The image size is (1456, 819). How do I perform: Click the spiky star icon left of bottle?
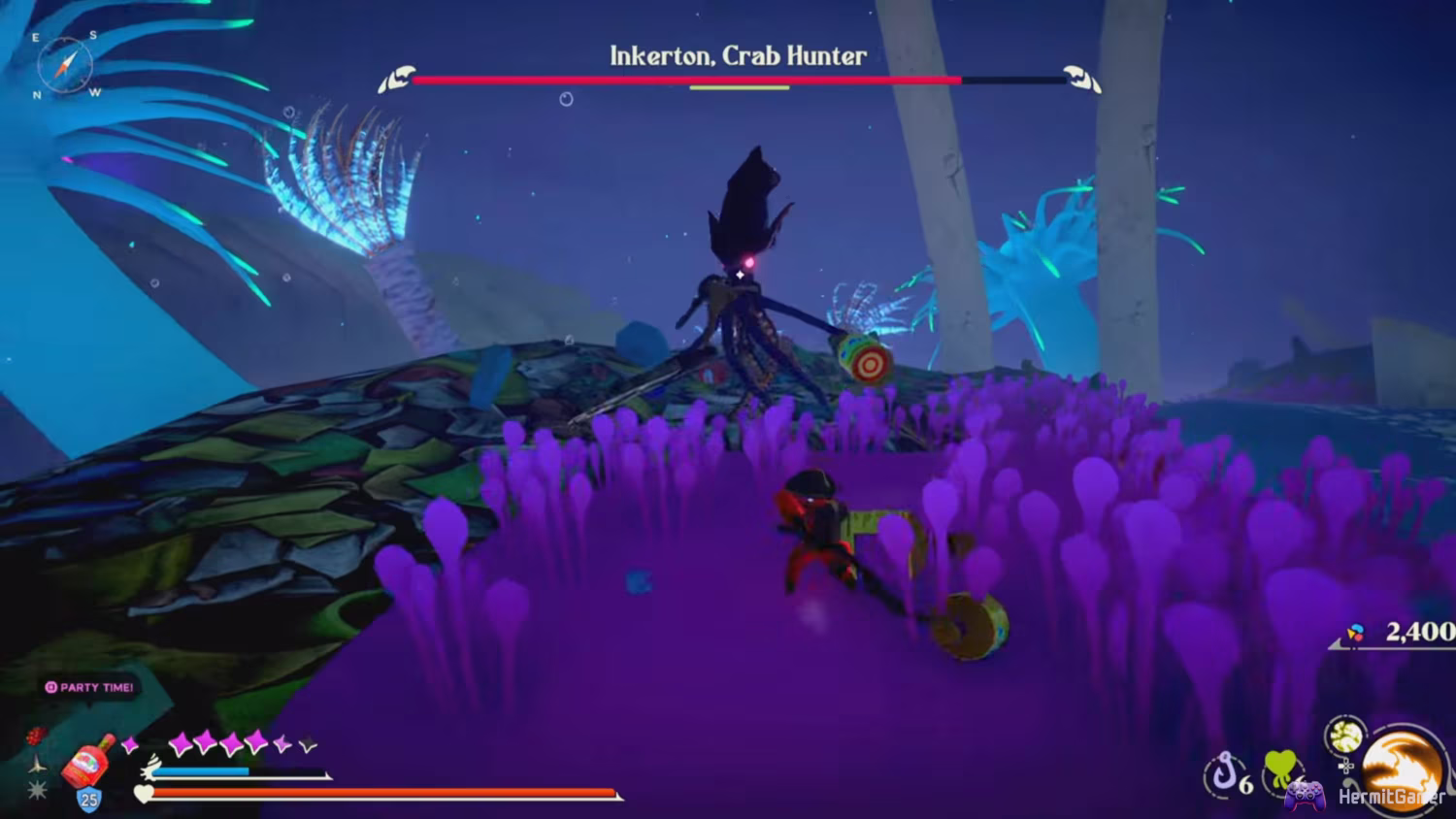click(36, 789)
